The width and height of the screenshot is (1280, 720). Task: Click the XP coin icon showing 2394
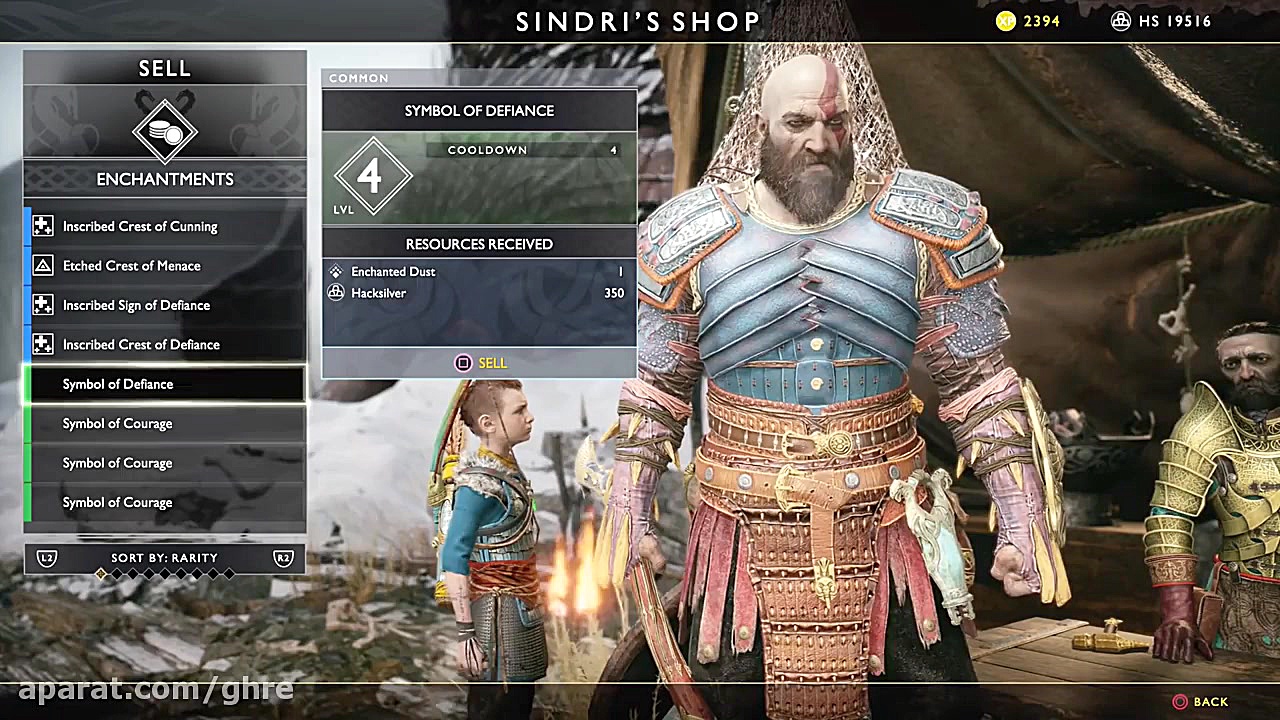click(x=1005, y=20)
